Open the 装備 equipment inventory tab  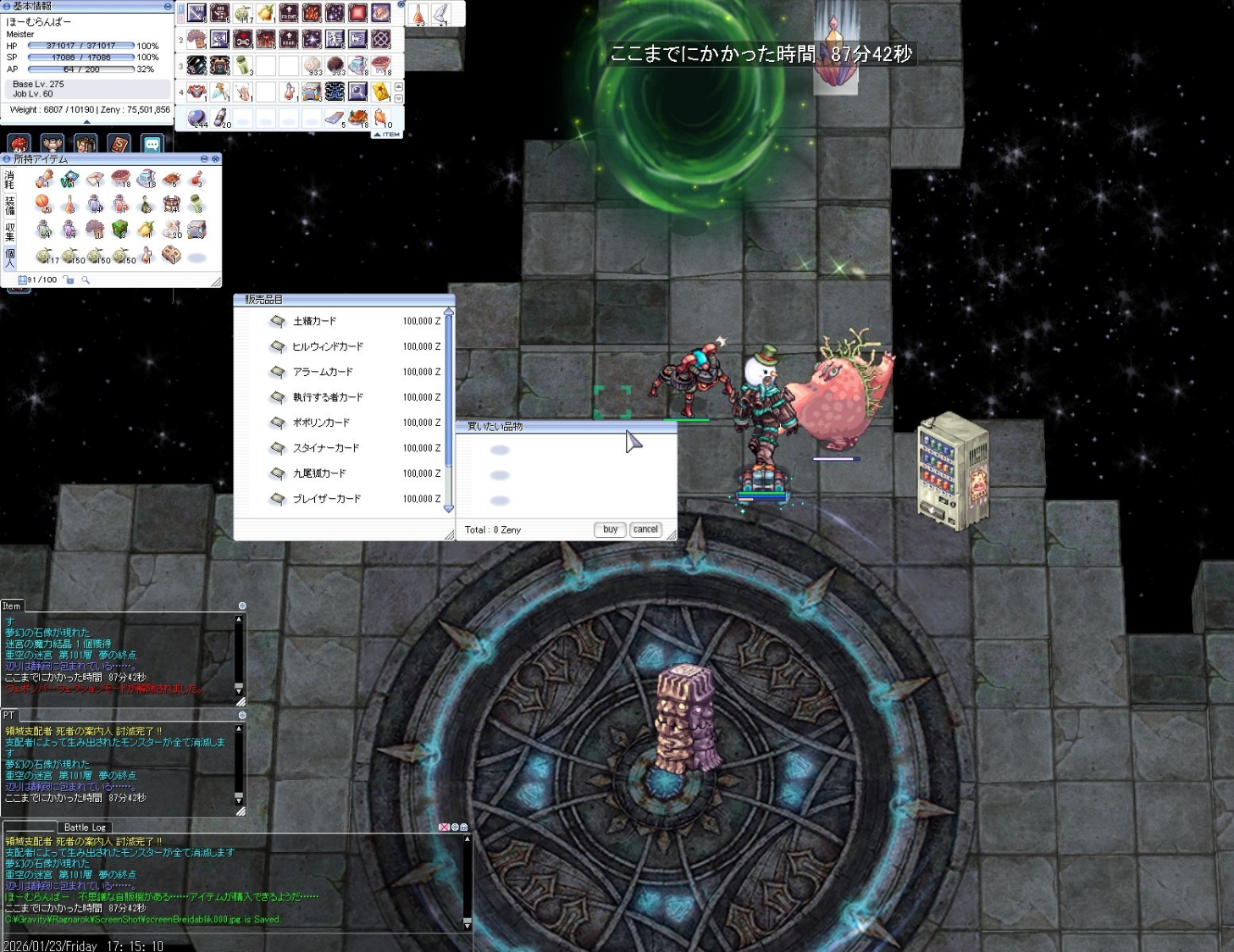10,206
